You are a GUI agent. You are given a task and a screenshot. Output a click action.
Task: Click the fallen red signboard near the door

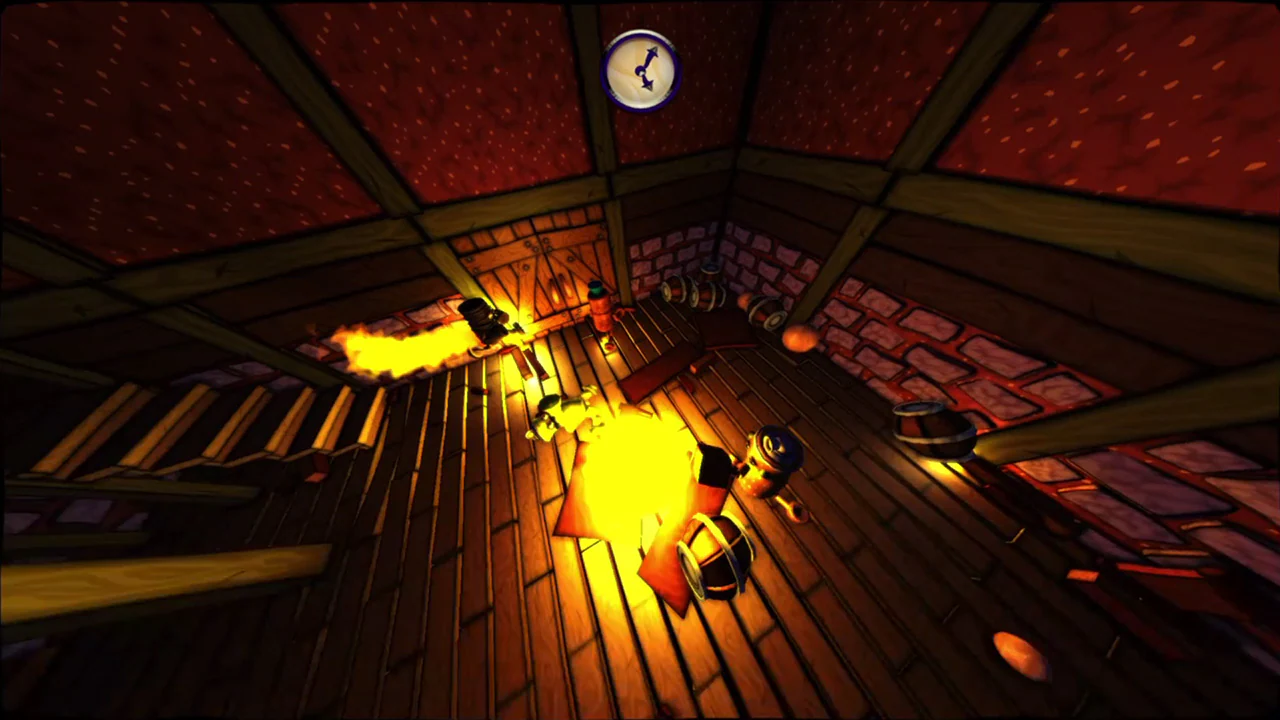tap(650, 375)
